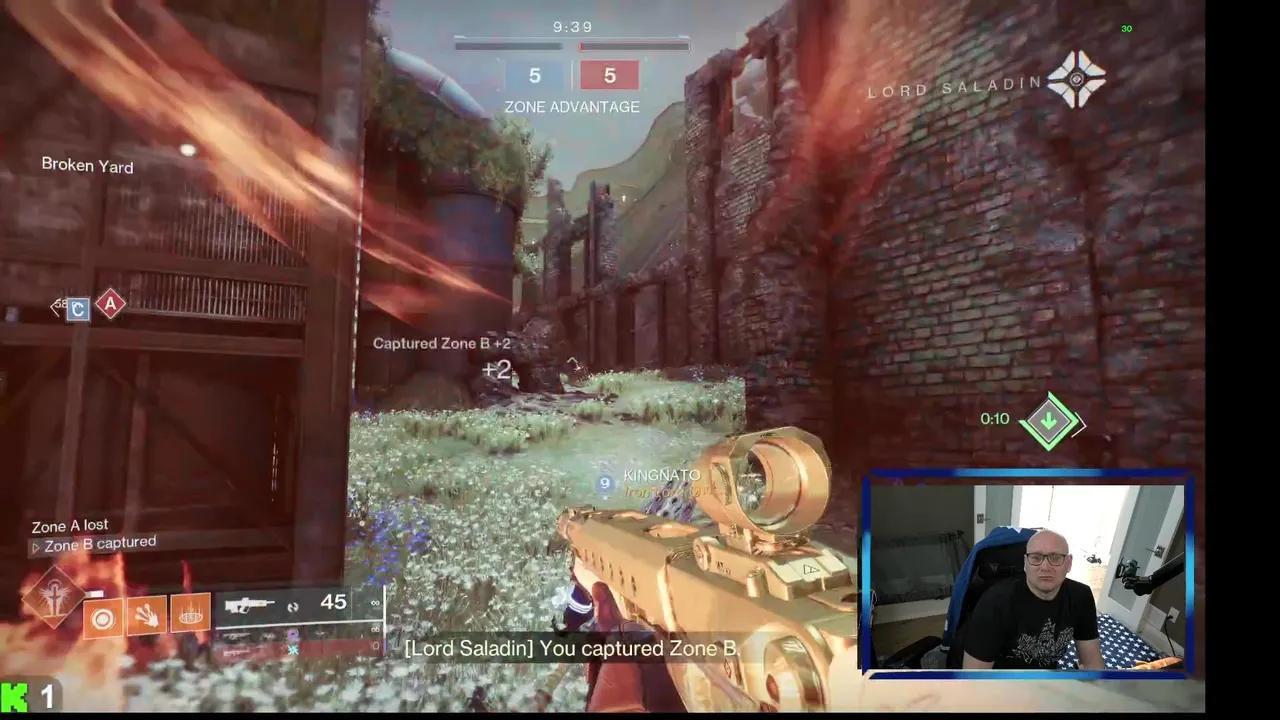1280x720 pixels.
Task: Select the Super ability diamond icon
Action: point(55,595)
